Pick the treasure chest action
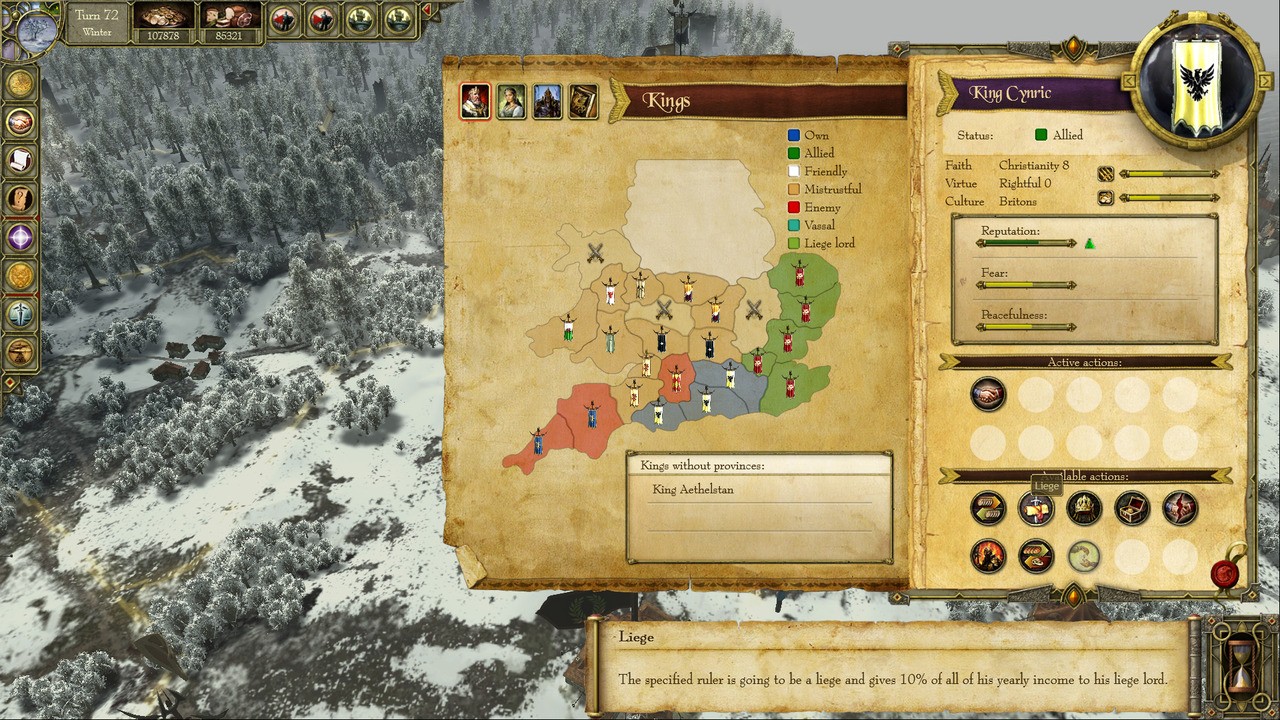This screenshot has width=1280, height=720. (x=1132, y=509)
